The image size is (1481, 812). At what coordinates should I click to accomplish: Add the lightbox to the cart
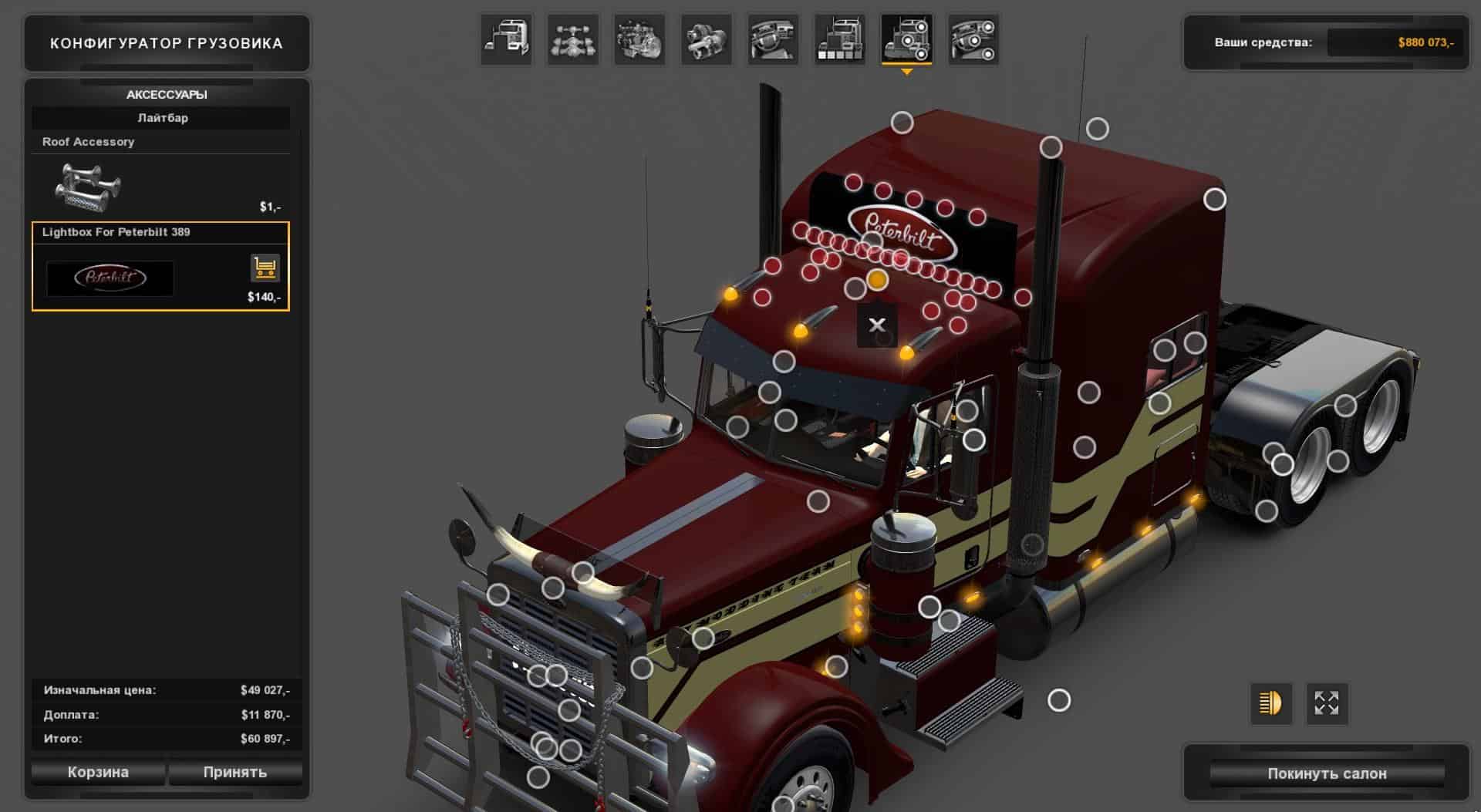[265, 268]
